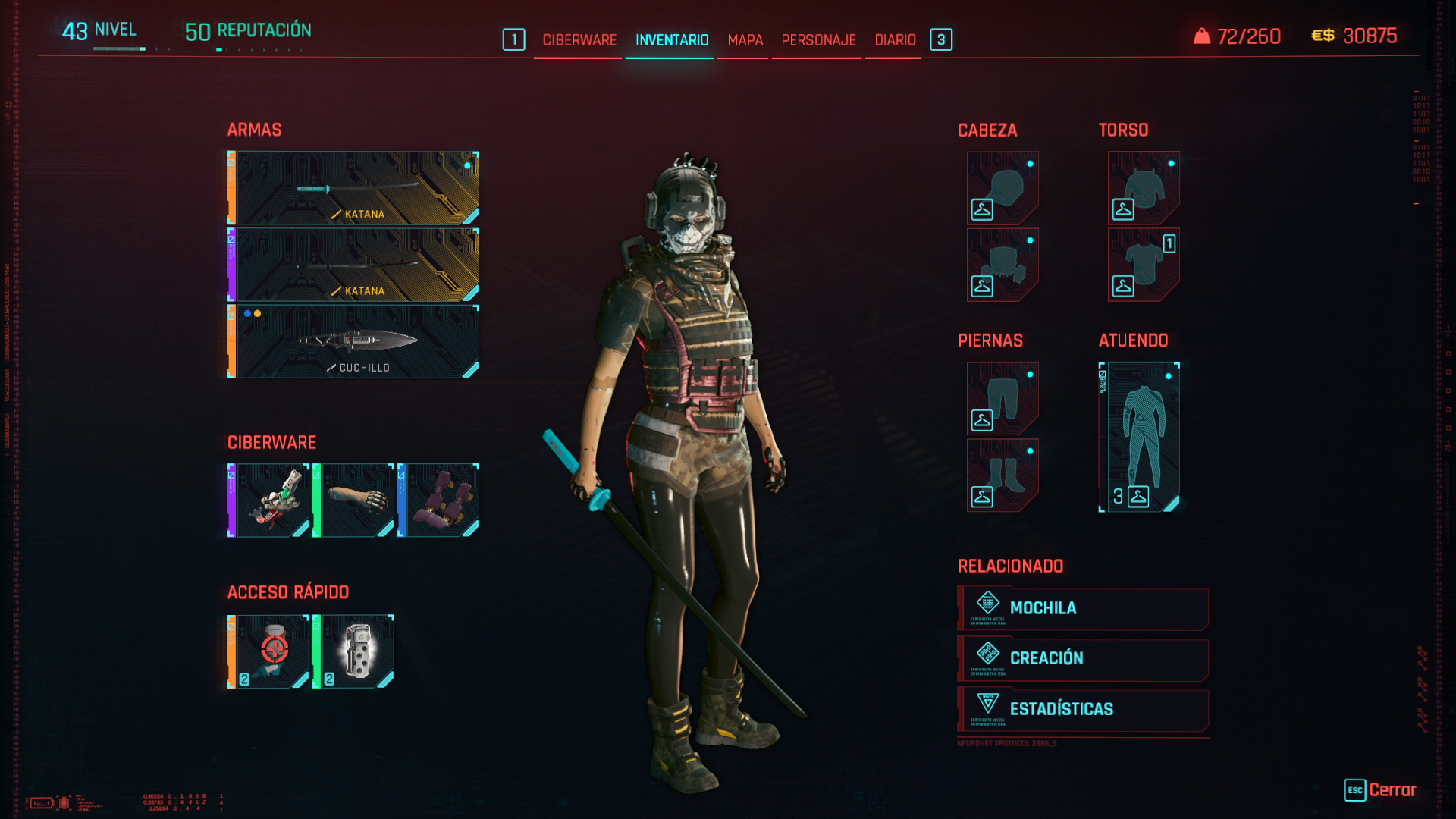
Task: Select the boots slot under Piernas
Action: click(1003, 475)
